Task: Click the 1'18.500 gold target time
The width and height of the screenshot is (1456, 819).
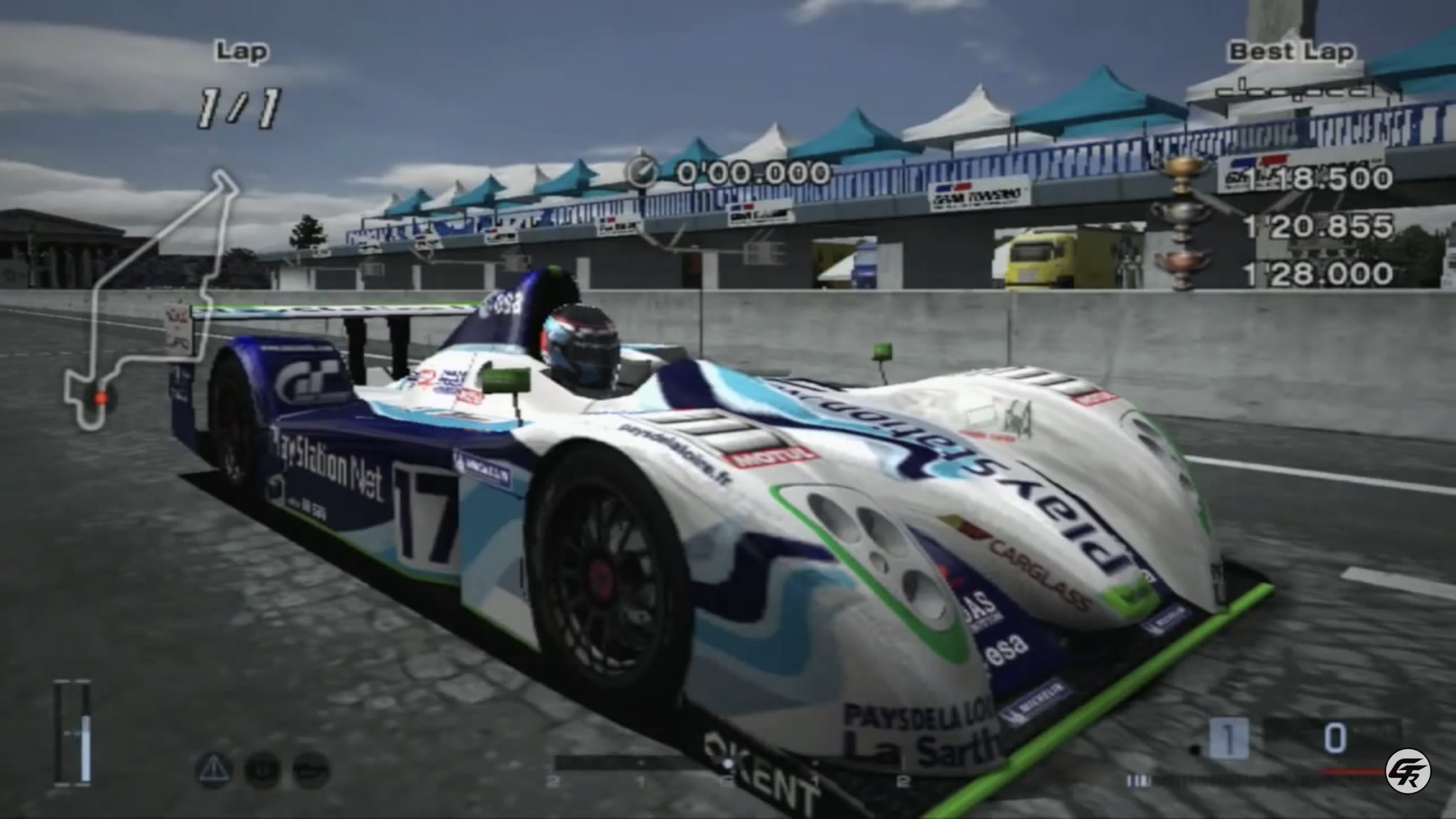Action: [x=1319, y=178]
